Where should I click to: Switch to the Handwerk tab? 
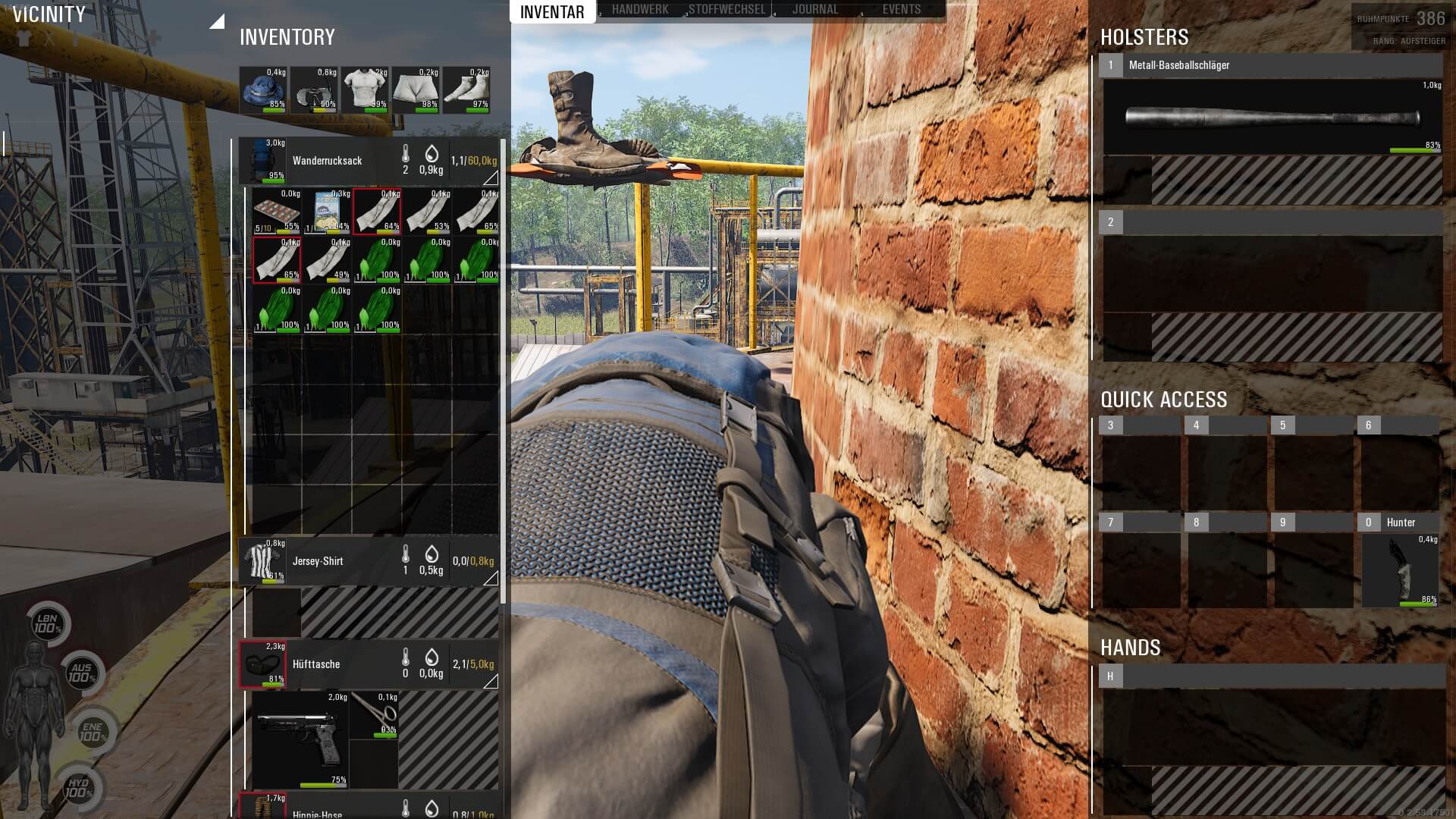coord(639,10)
